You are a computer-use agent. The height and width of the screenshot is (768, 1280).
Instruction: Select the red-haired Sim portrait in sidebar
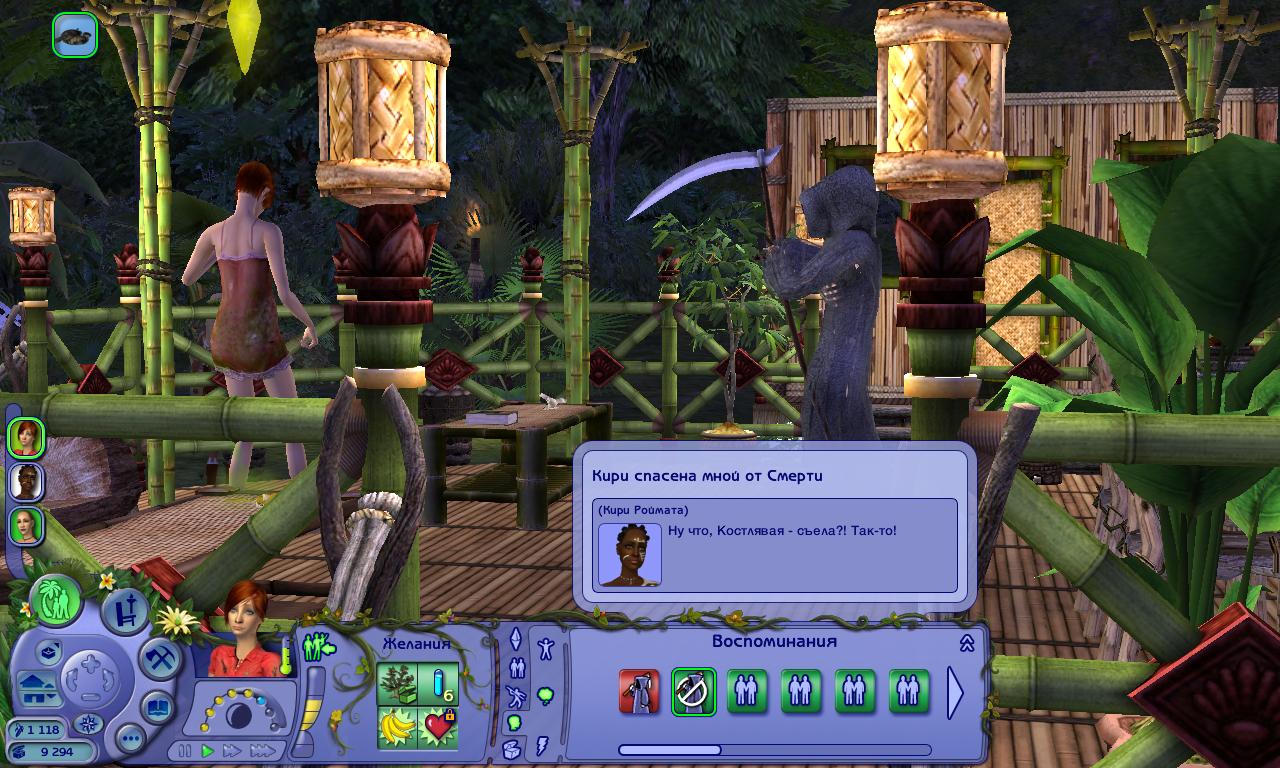click(26, 437)
